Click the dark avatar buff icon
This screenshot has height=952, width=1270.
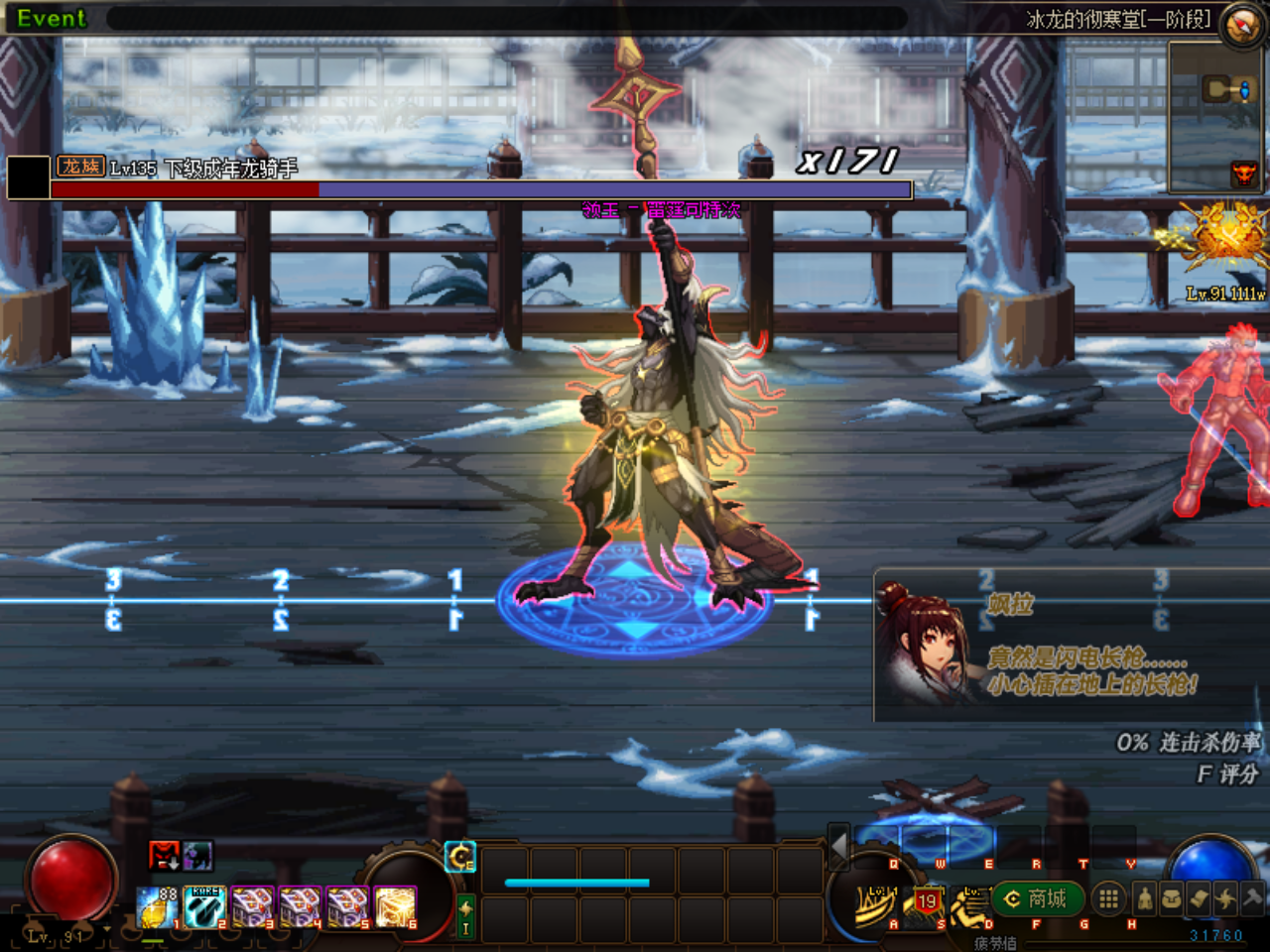click(196, 856)
